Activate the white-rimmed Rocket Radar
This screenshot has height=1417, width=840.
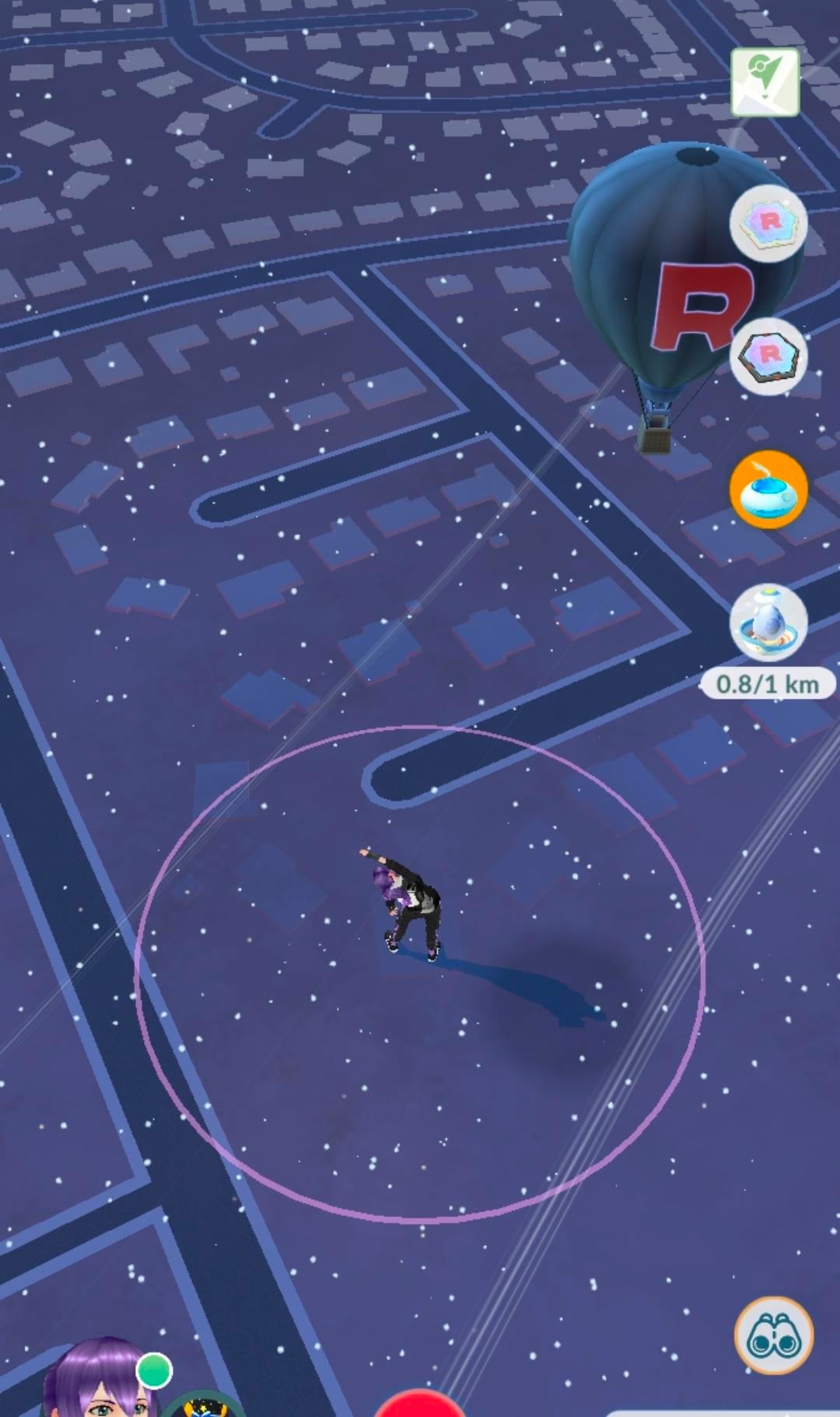click(x=768, y=223)
